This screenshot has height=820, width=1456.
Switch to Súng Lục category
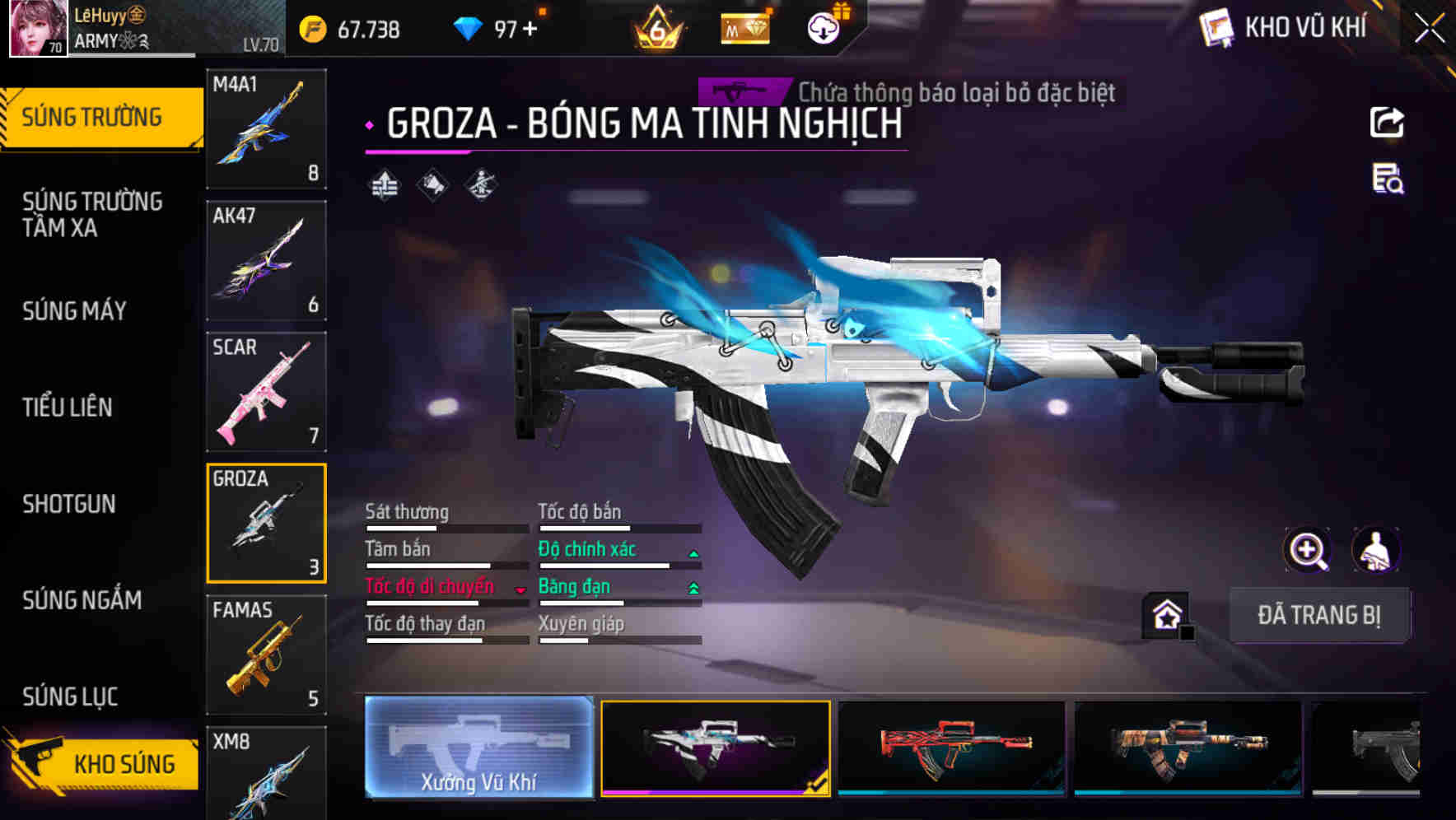click(70, 697)
